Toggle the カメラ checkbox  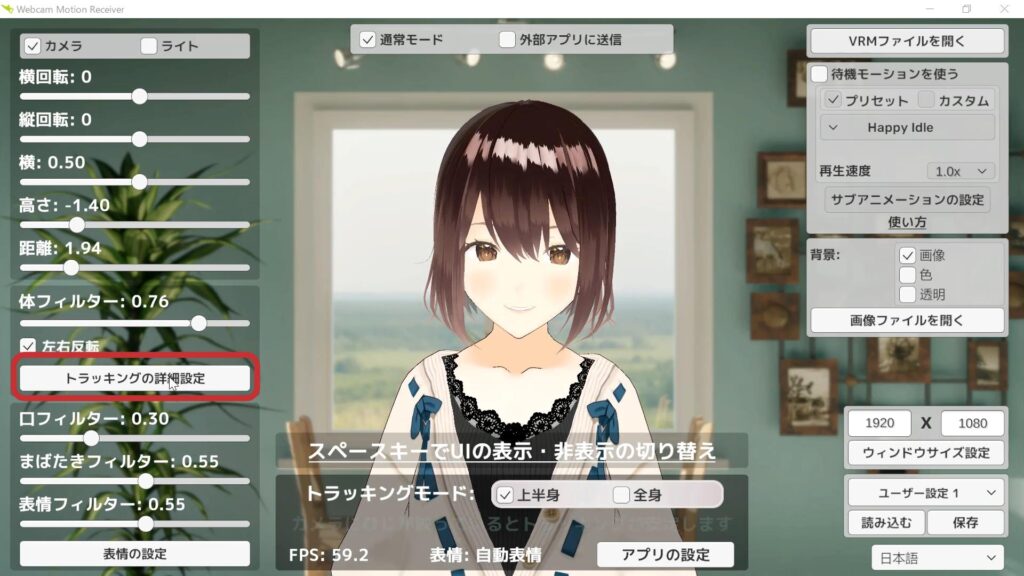pyautogui.click(x=32, y=46)
